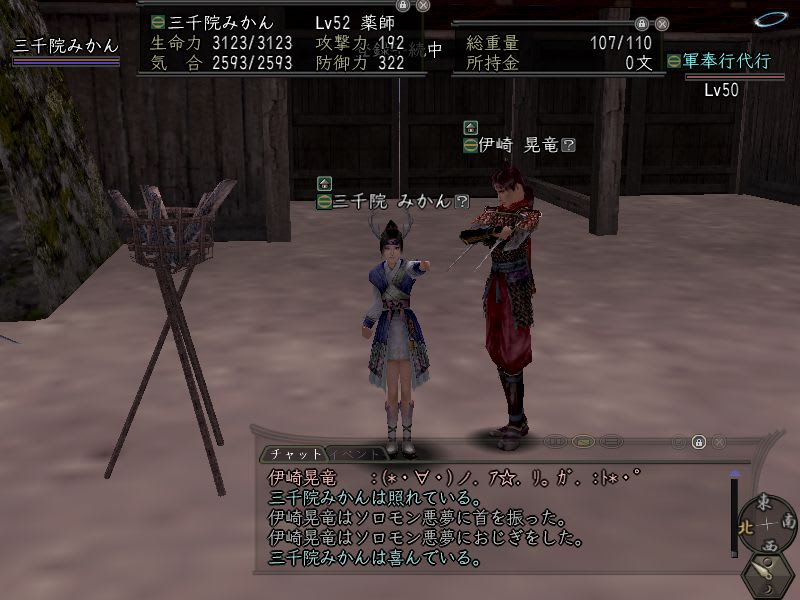Switch to the チャット chat tab
Screen dimensions: 800x600
click(x=295, y=454)
